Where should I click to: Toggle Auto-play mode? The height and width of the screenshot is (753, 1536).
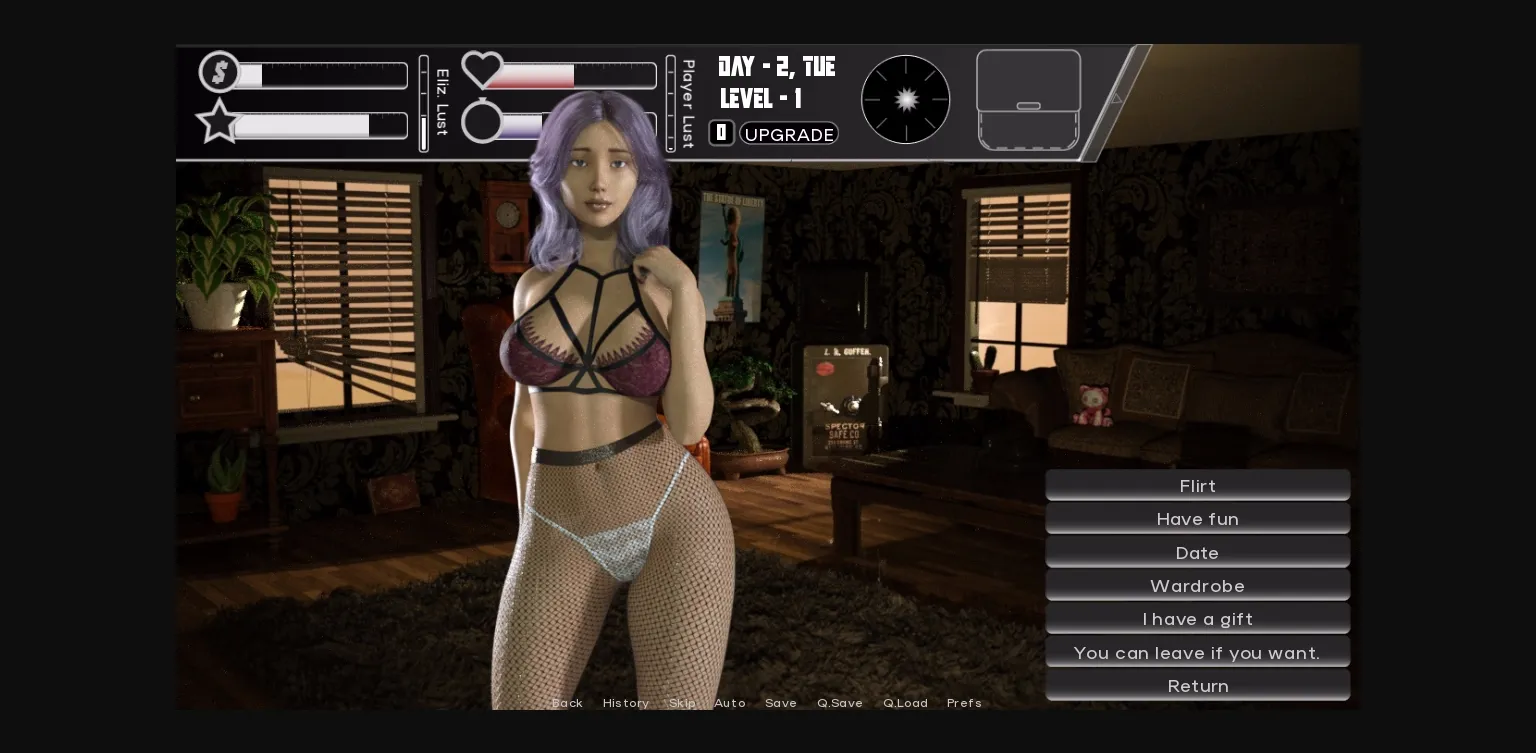[x=730, y=703]
